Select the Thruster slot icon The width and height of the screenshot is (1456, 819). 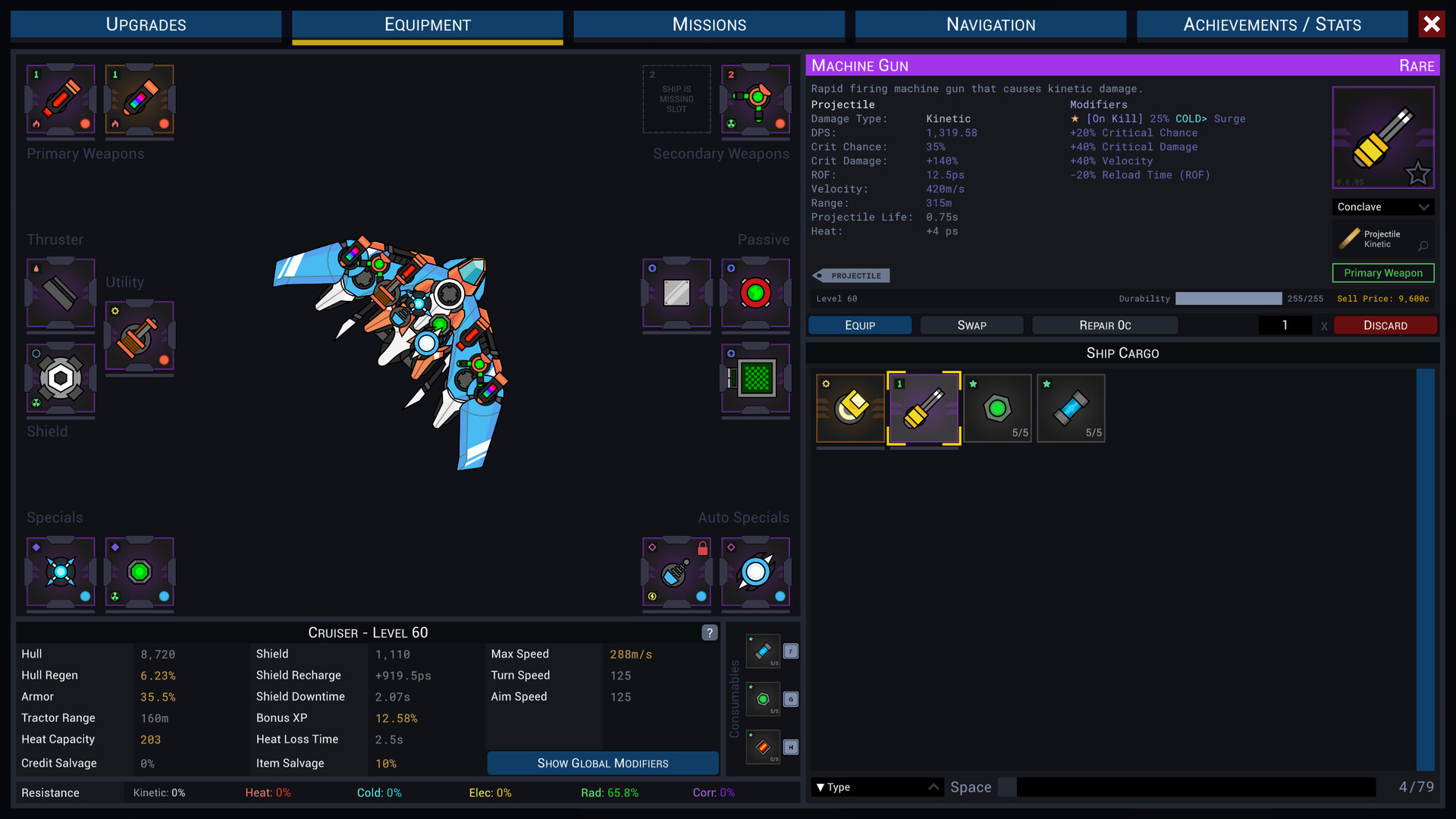[60, 294]
